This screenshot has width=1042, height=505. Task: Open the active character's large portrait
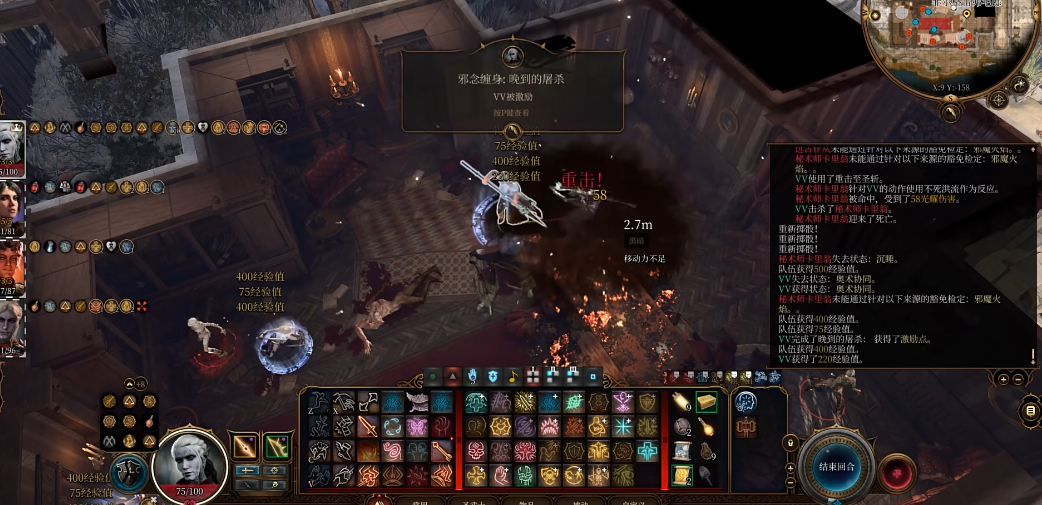pyautogui.click(x=189, y=464)
